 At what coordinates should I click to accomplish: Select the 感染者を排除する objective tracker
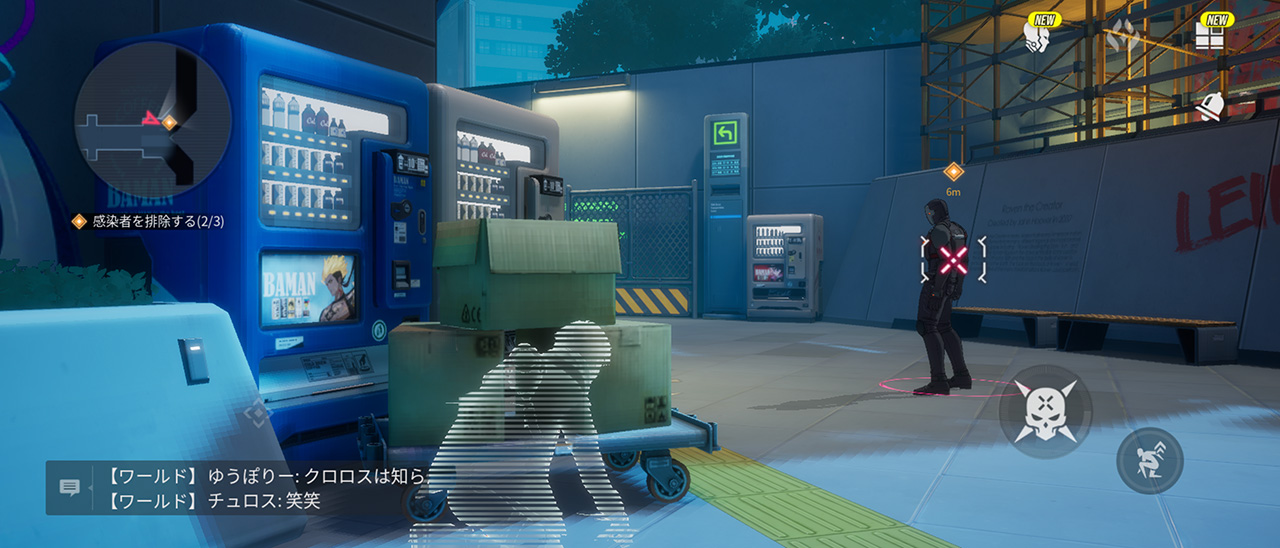(x=148, y=221)
